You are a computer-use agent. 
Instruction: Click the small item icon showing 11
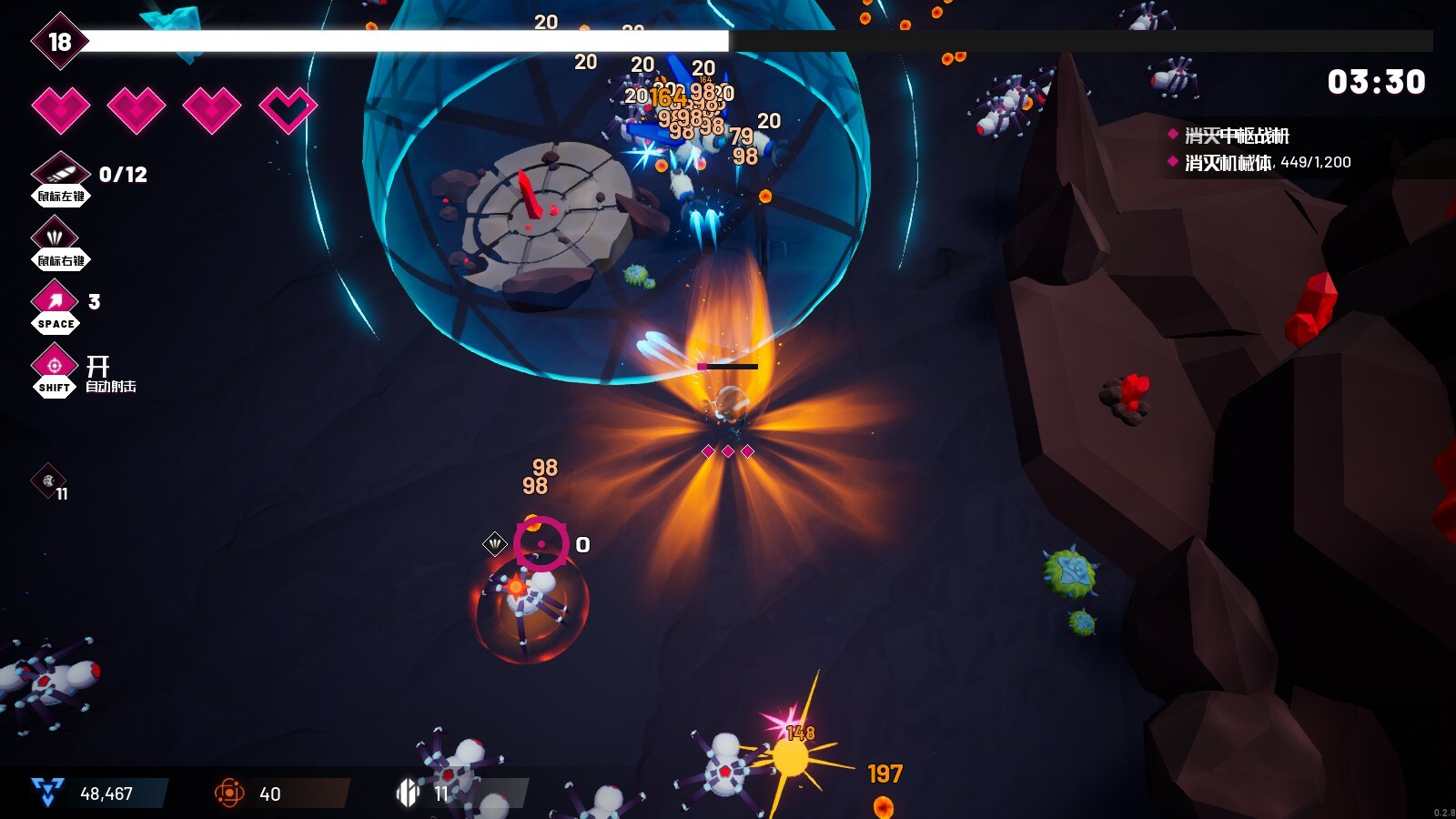[x=48, y=480]
